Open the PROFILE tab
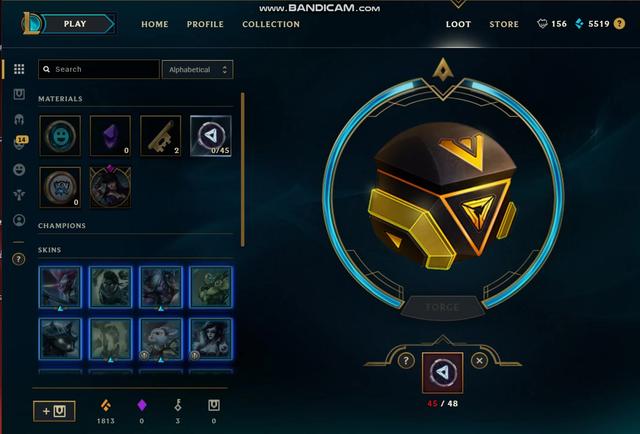The image size is (640, 434). [x=205, y=24]
